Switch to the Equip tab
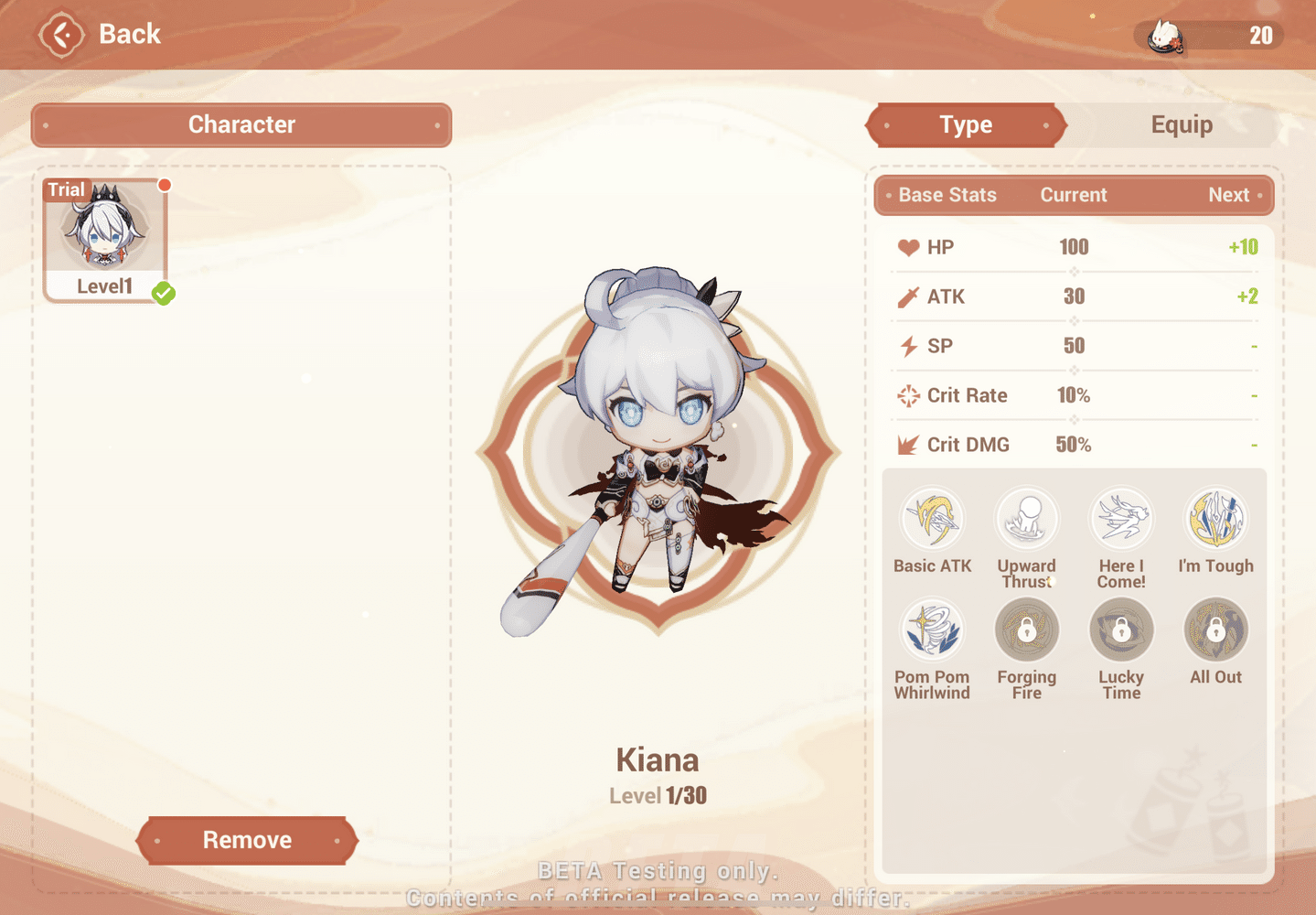 coord(1182,124)
